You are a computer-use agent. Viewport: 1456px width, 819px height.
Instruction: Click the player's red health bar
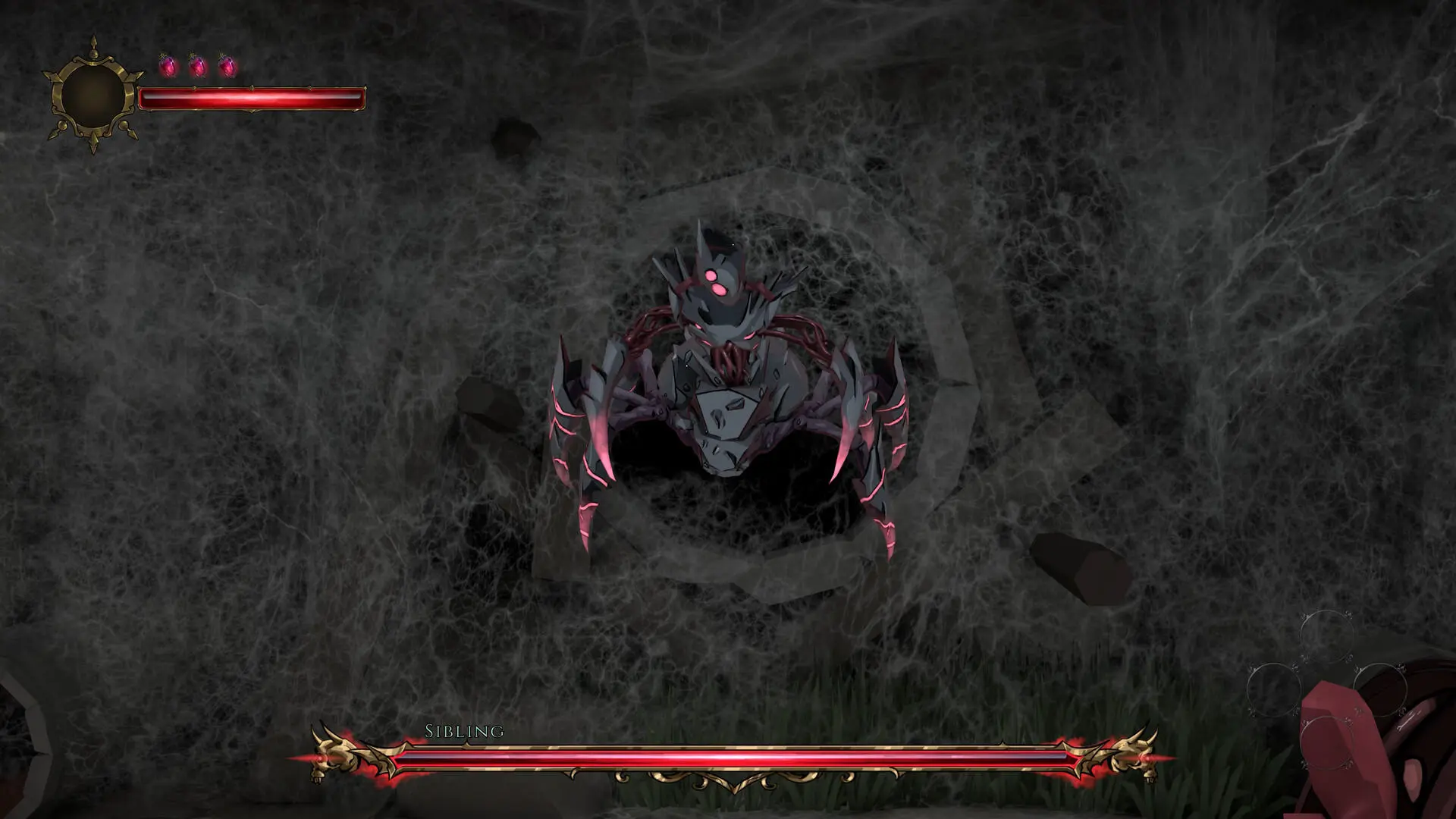tap(254, 97)
